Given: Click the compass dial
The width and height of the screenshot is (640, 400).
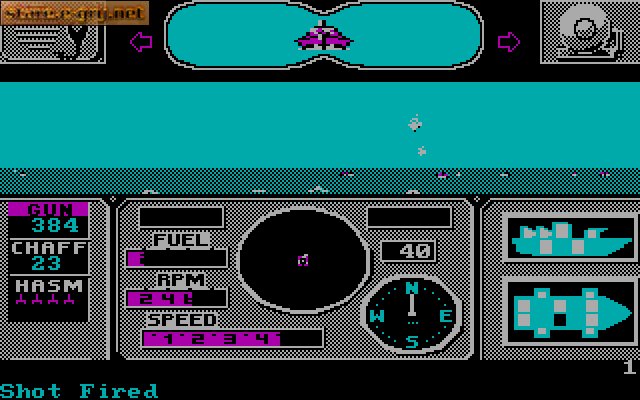Looking at the screenshot, I should 411,315.
